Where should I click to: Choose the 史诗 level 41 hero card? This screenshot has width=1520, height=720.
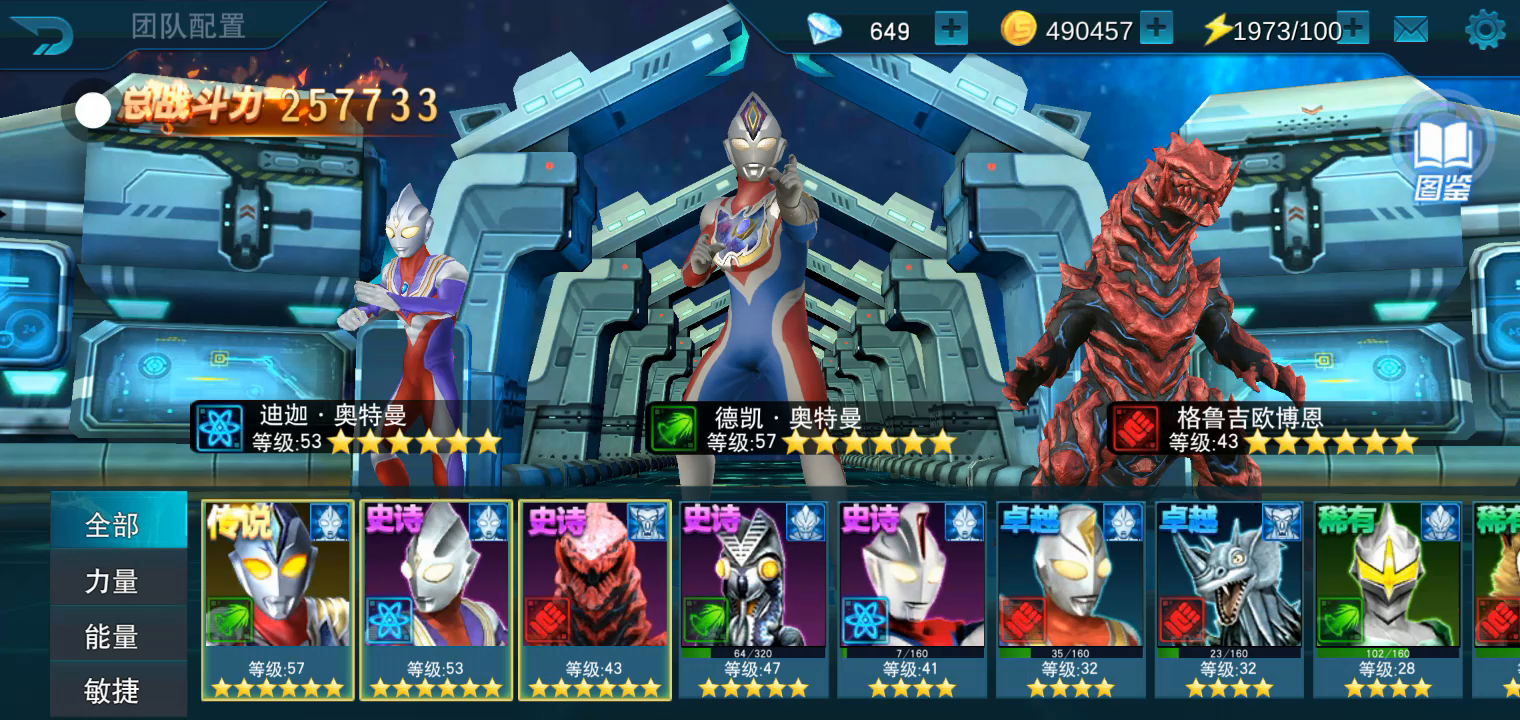pyautogui.click(x=912, y=598)
